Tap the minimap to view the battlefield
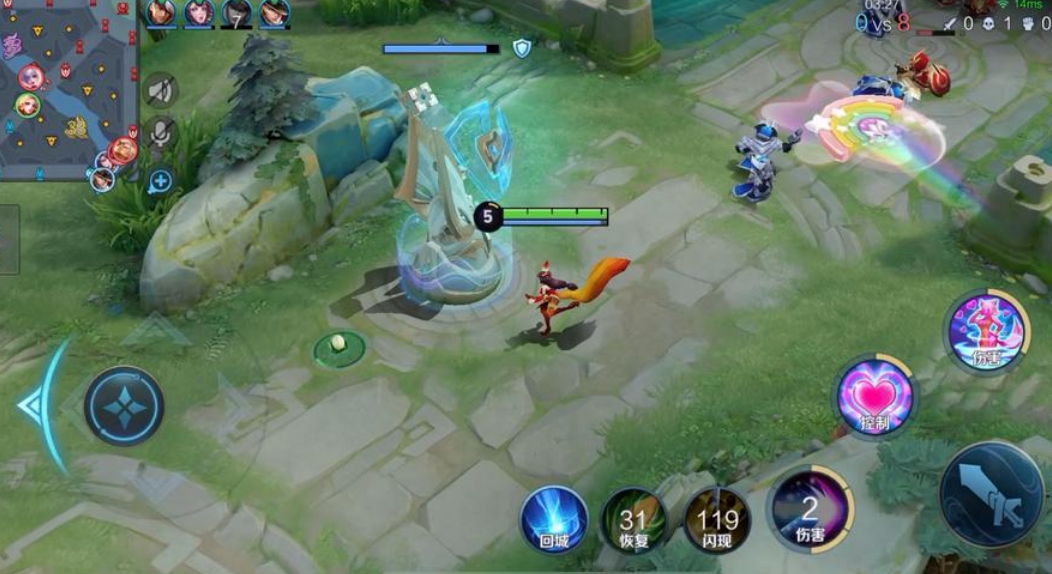1052x574 pixels. pyautogui.click(x=68, y=90)
